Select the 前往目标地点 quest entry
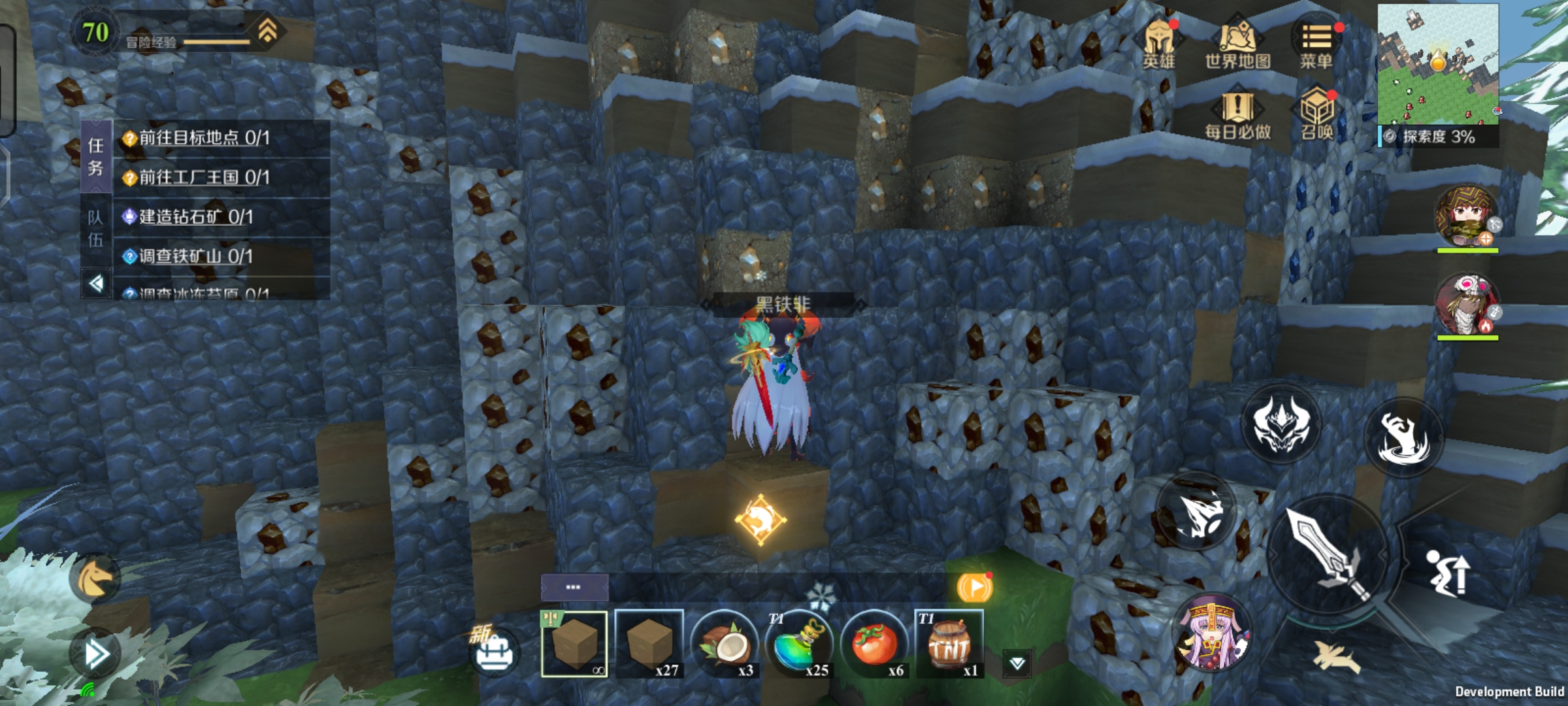The image size is (1568, 706). click(204, 138)
